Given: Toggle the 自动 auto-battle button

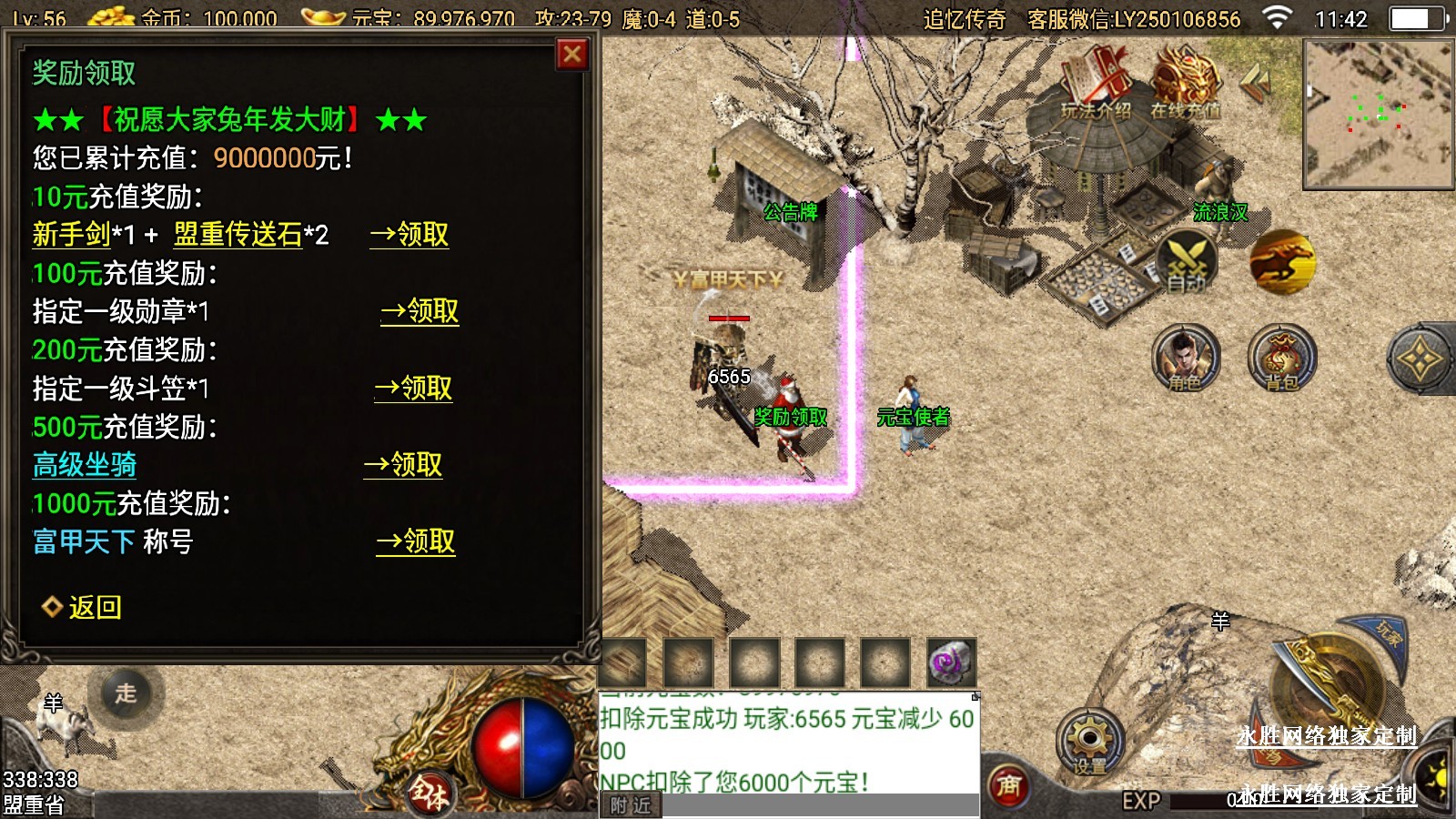Looking at the screenshot, I should 1186,263.
